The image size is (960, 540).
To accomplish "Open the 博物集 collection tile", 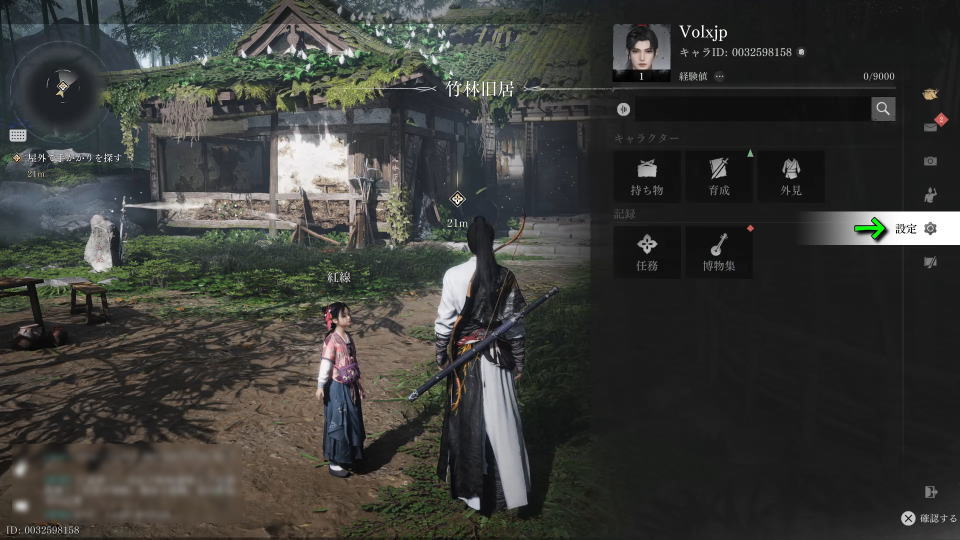I will 719,251.
